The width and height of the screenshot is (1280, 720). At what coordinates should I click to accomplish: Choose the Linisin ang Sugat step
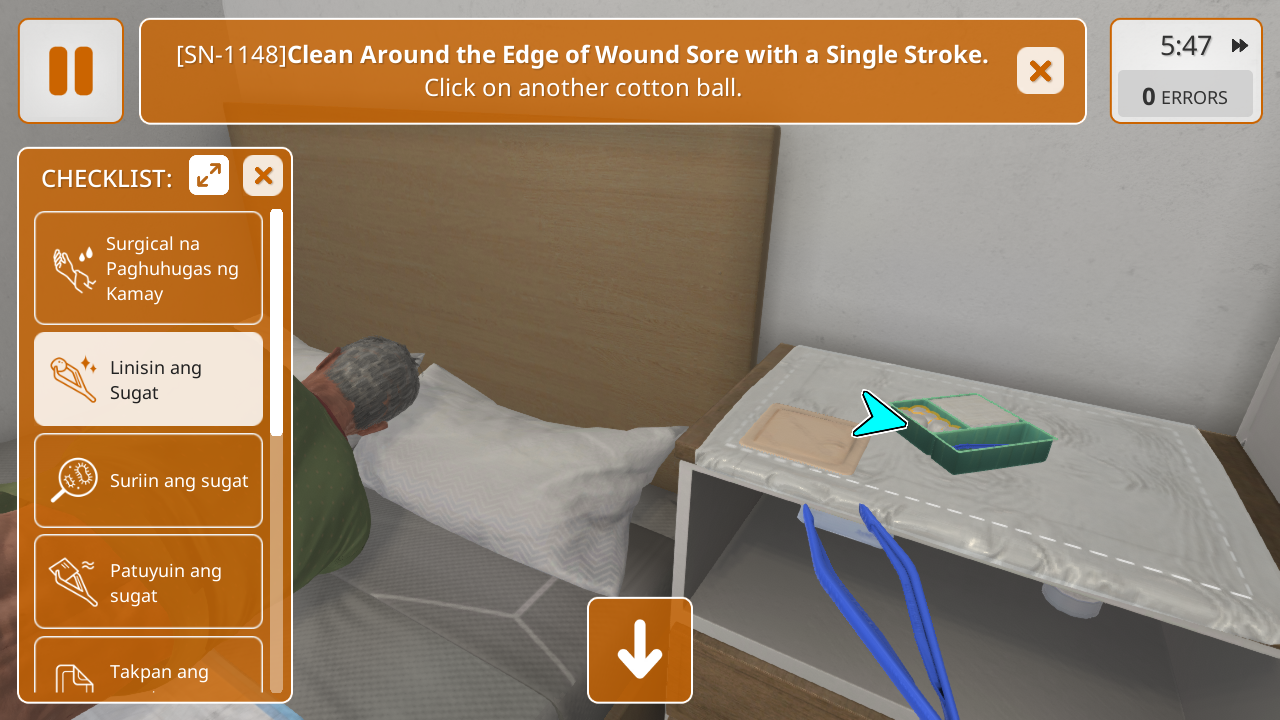coord(149,380)
